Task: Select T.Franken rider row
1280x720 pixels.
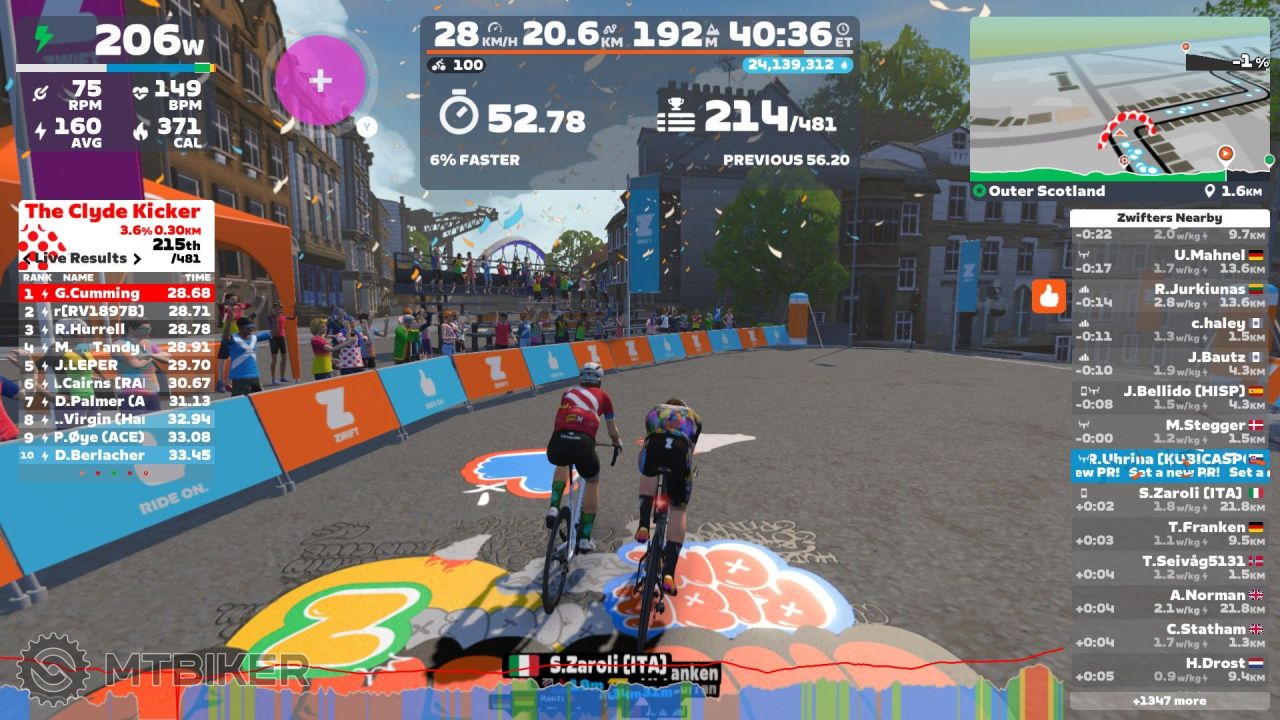Action: [1169, 533]
